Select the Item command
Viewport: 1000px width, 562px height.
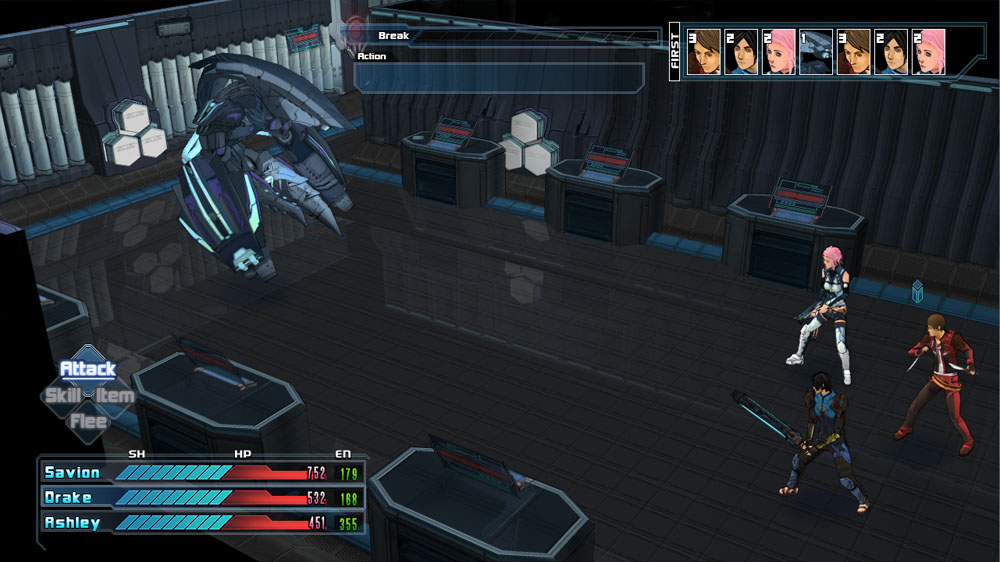pyautogui.click(x=116, y=396)
